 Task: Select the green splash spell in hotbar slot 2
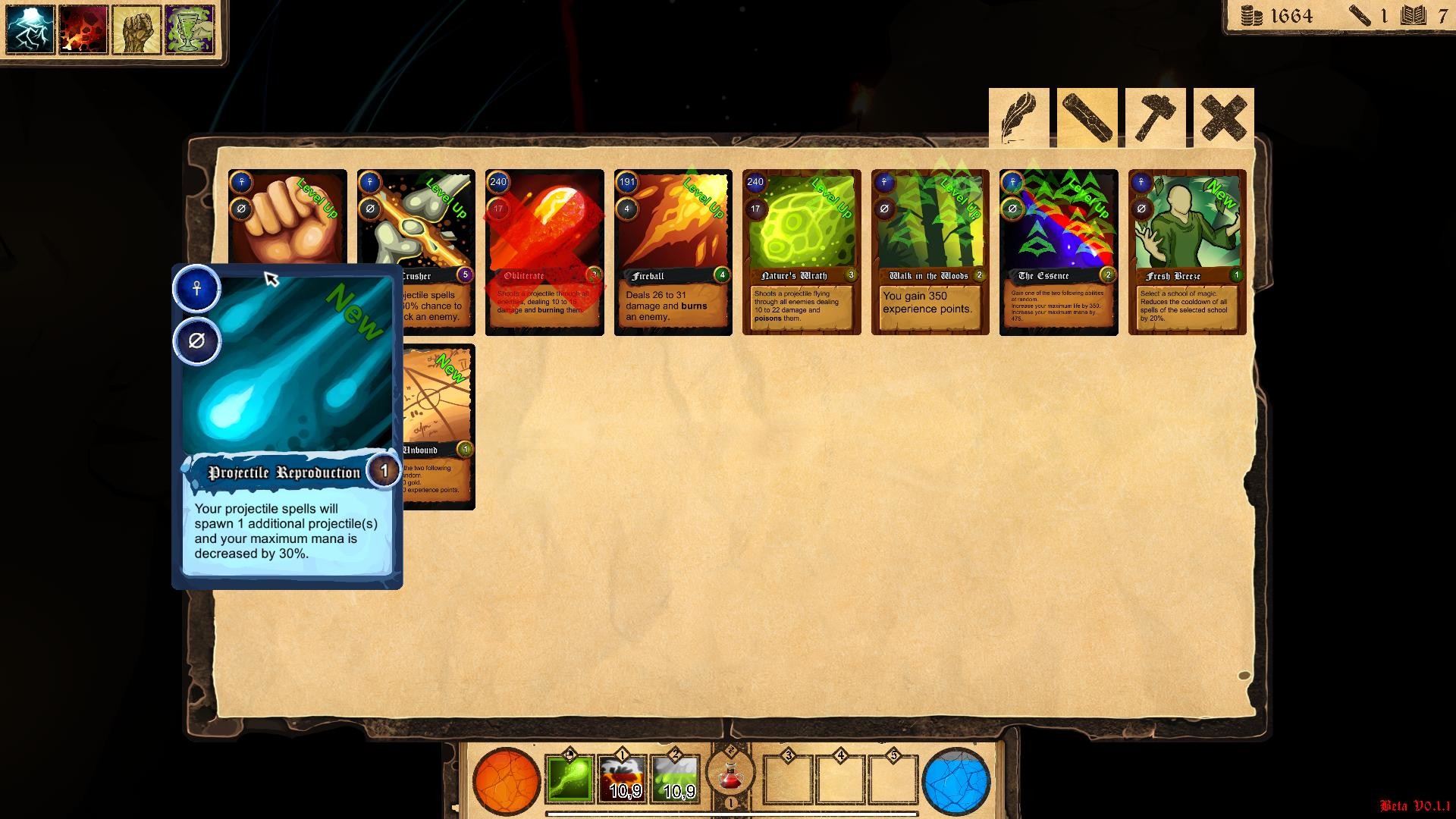675,777
